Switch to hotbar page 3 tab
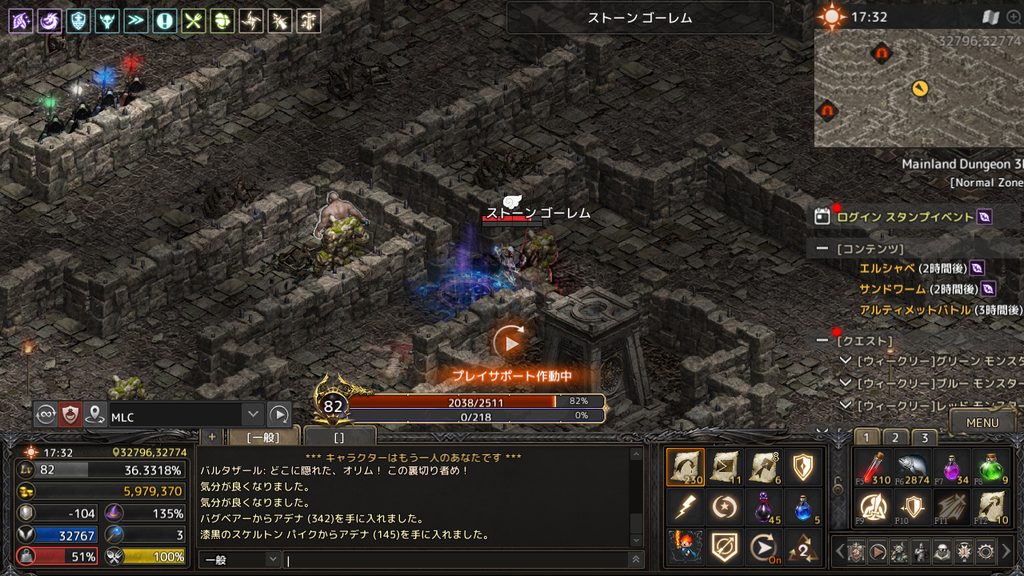Viewport: 1024px width, 576px height. 926,437
